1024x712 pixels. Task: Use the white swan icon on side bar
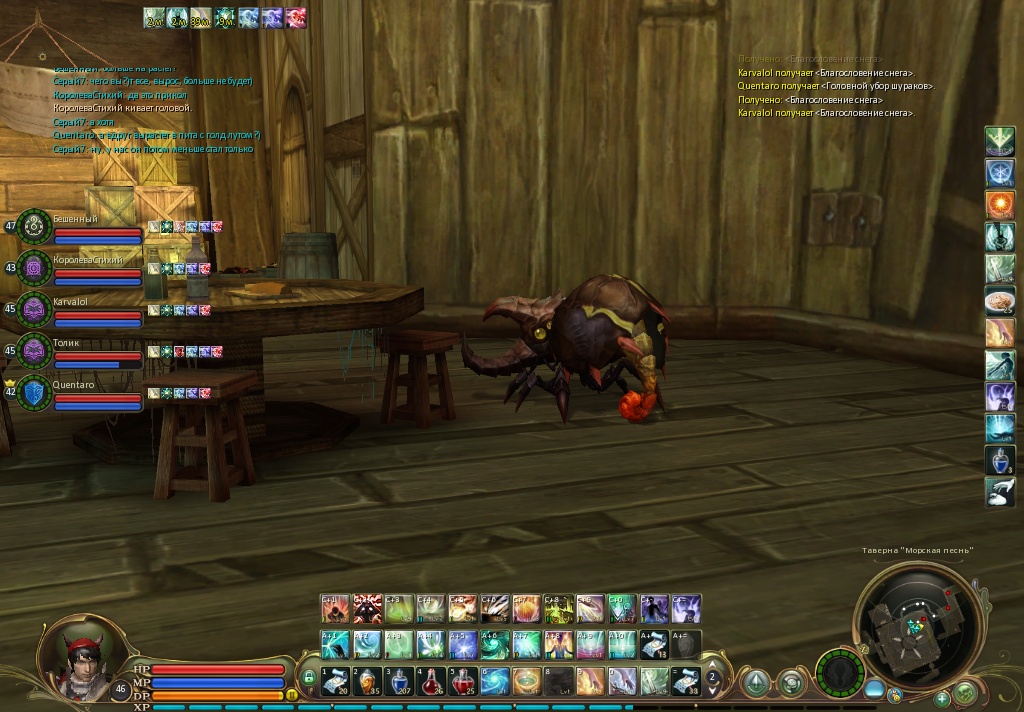click(x=1000, y=492)
